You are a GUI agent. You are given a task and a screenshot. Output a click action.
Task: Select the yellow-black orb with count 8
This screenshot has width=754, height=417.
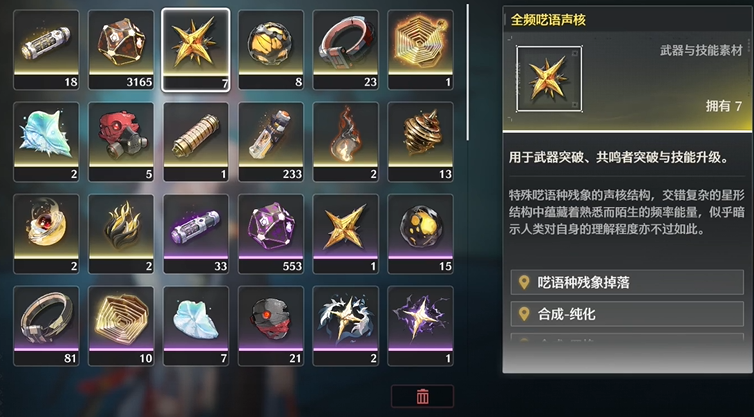click(x=271, y=44)
